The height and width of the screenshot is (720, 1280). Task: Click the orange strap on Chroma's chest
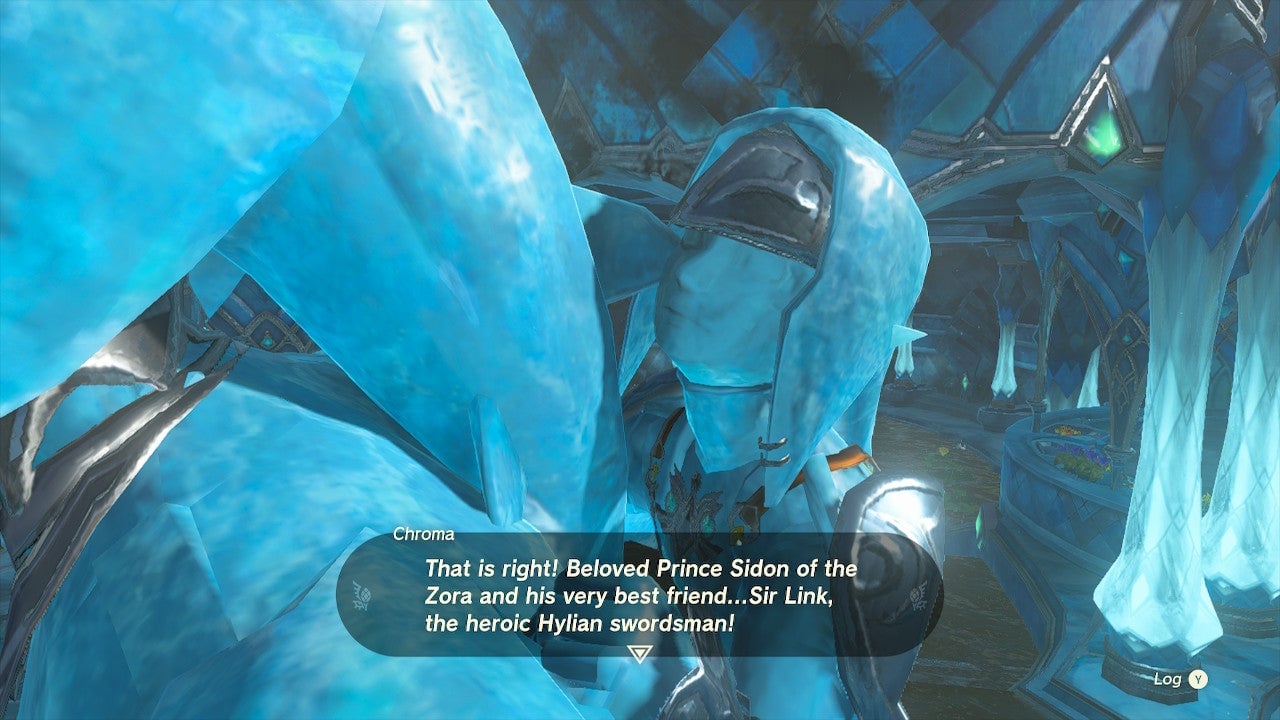(x=845, y=460)
